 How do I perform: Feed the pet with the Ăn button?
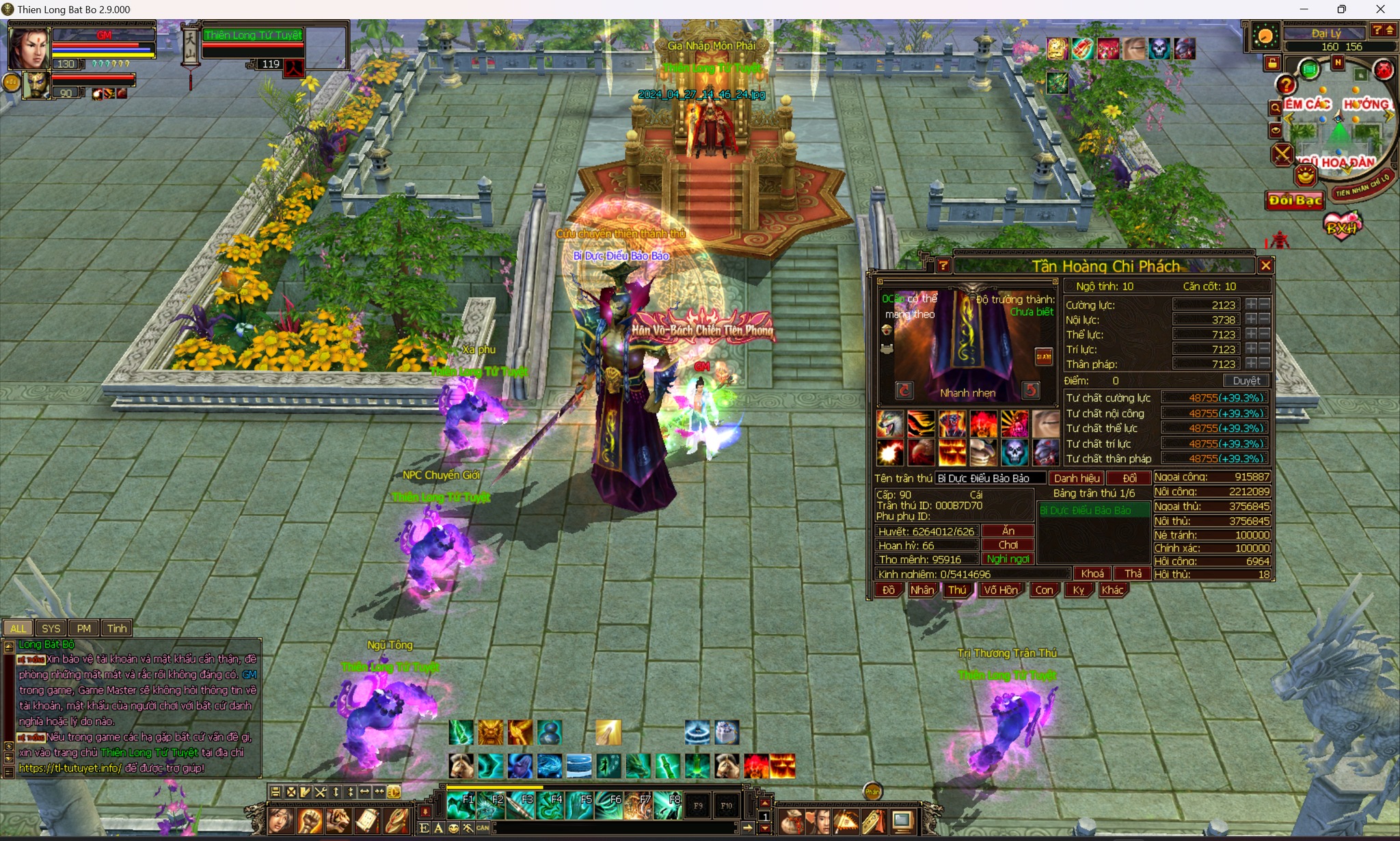tap(1008, 531)
